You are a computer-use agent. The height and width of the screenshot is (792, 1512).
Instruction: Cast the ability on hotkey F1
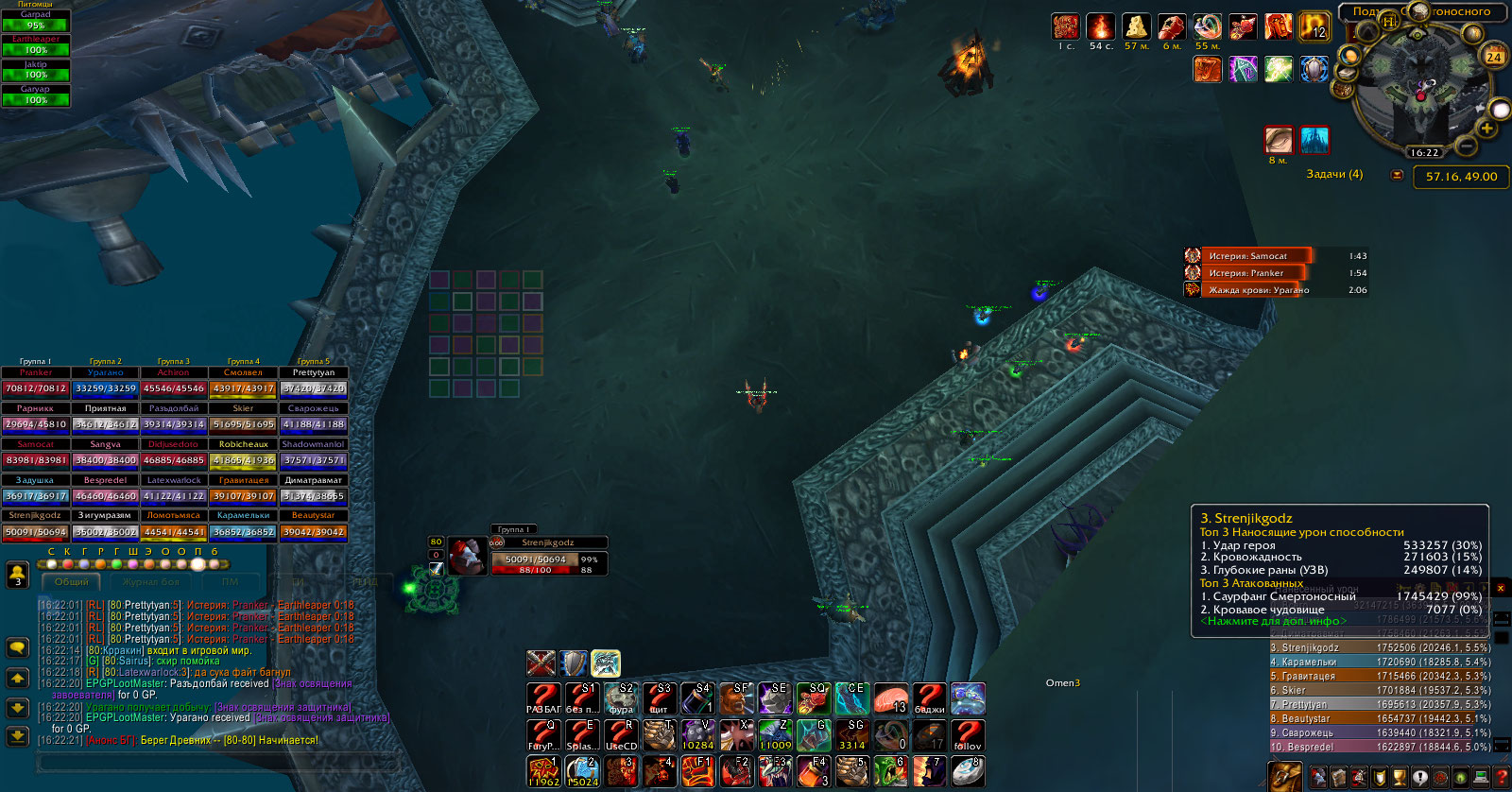(698, 771)
